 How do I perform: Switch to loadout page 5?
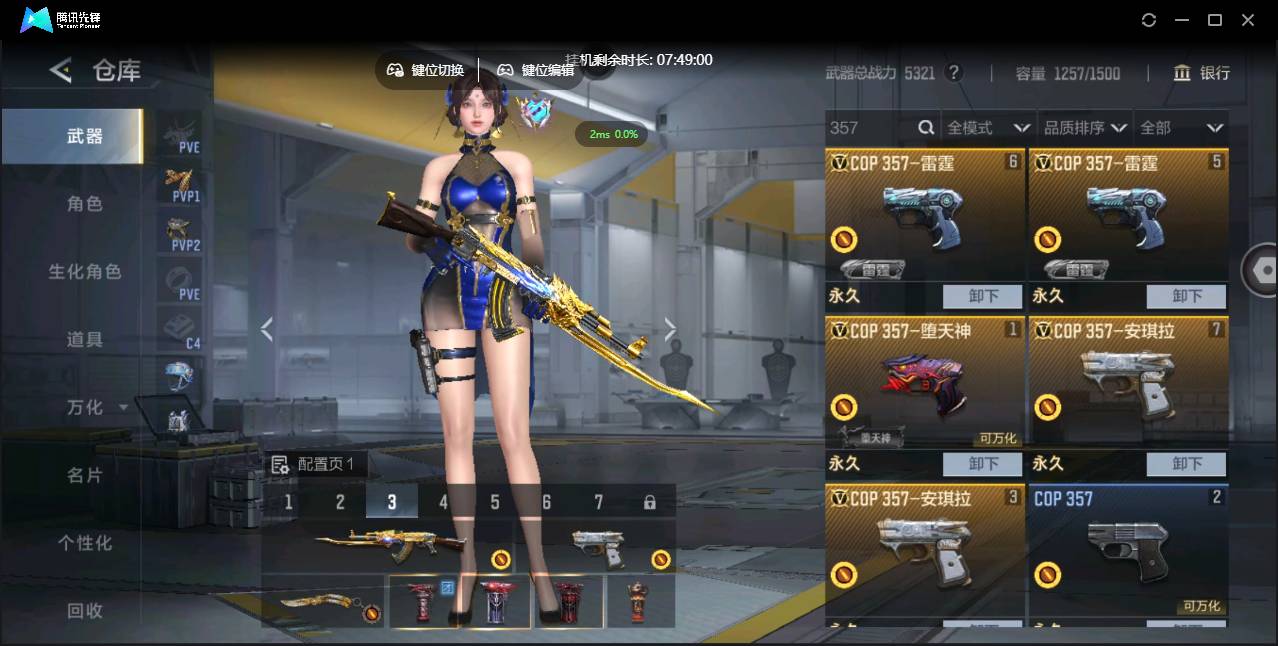pyautogui.click(x=495, y=502)
